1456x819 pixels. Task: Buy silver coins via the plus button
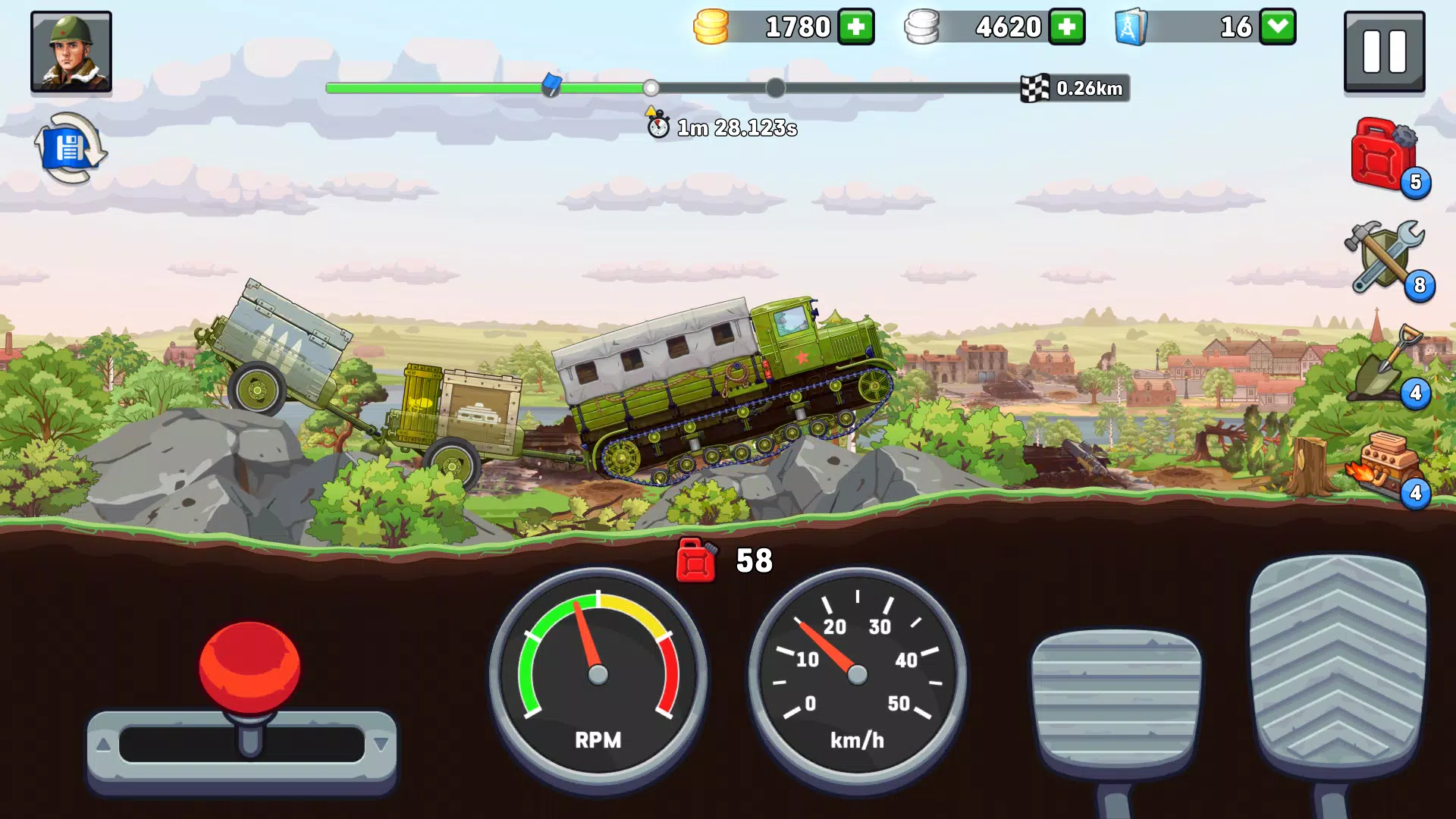tap(1068, 27)
